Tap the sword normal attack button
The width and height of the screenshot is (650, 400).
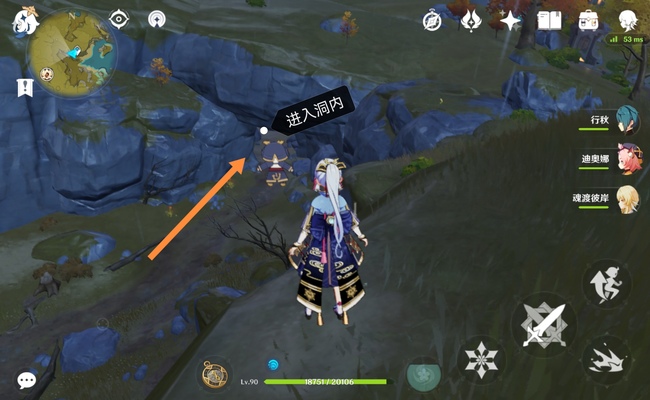(x=544, y=325)
